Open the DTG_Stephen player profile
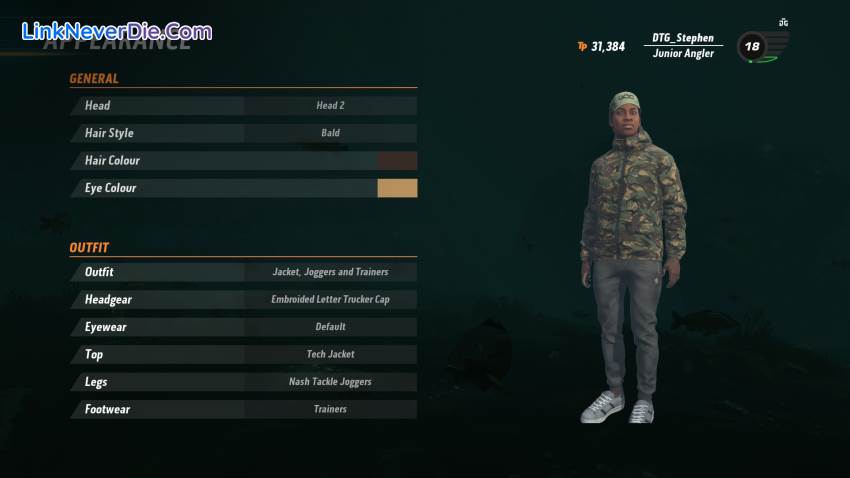Image resolution: width=850 pixels, height=478 pixels. 683,45
